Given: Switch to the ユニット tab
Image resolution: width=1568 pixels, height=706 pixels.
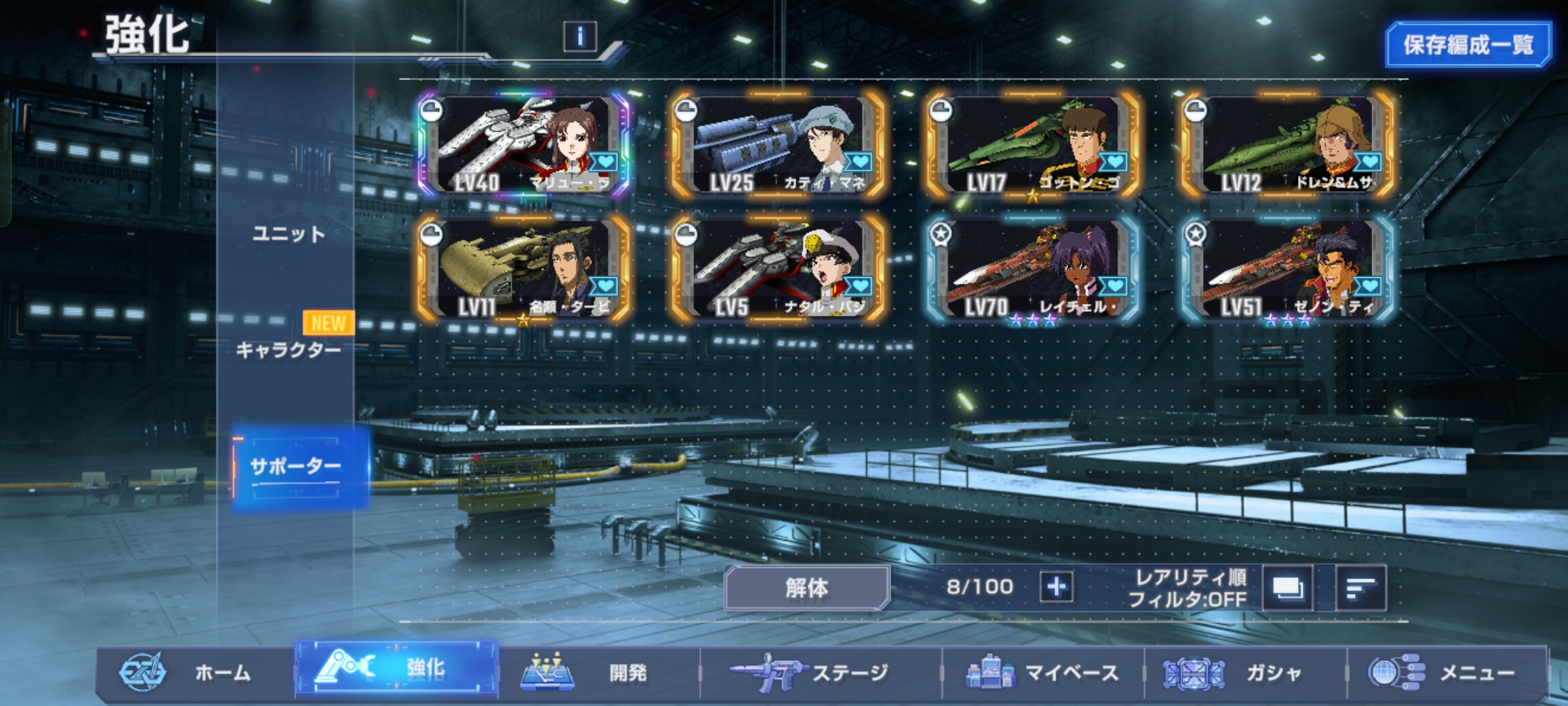Looking at the screenshot, I should (288, 234).
